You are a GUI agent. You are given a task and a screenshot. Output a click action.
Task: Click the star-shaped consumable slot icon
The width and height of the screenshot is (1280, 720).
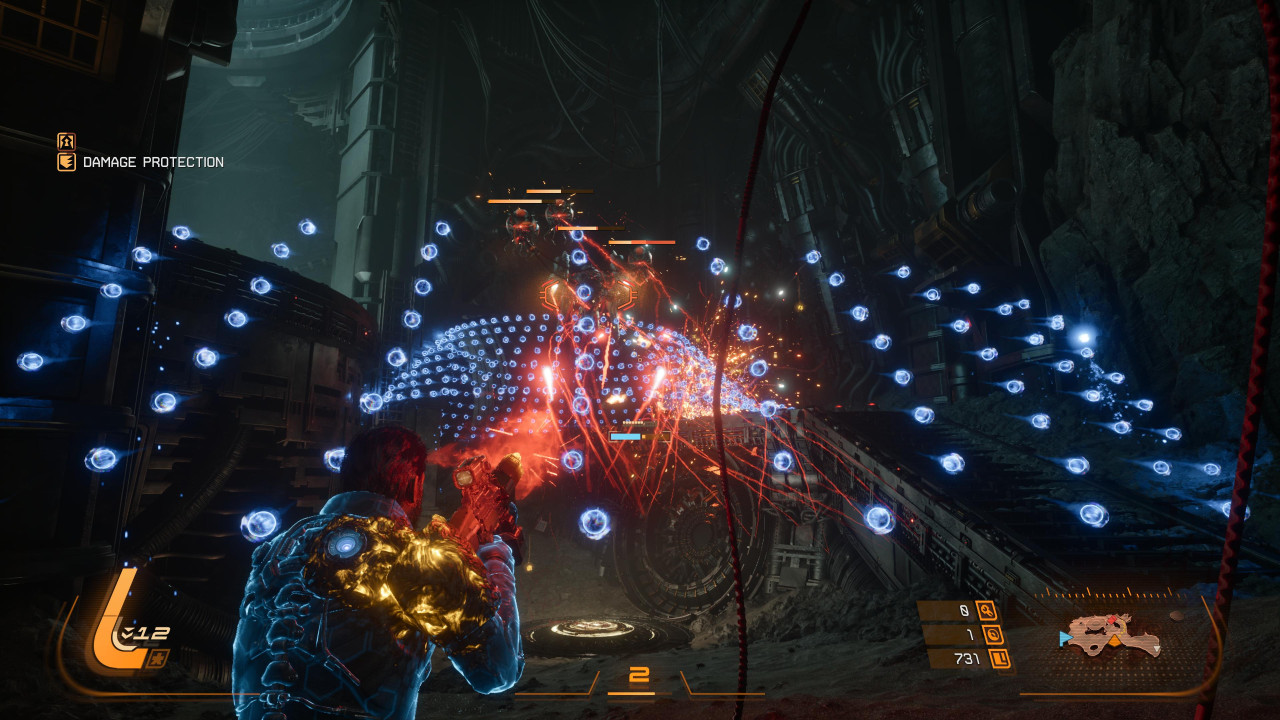pyautogui.click(x=158, y=657)
